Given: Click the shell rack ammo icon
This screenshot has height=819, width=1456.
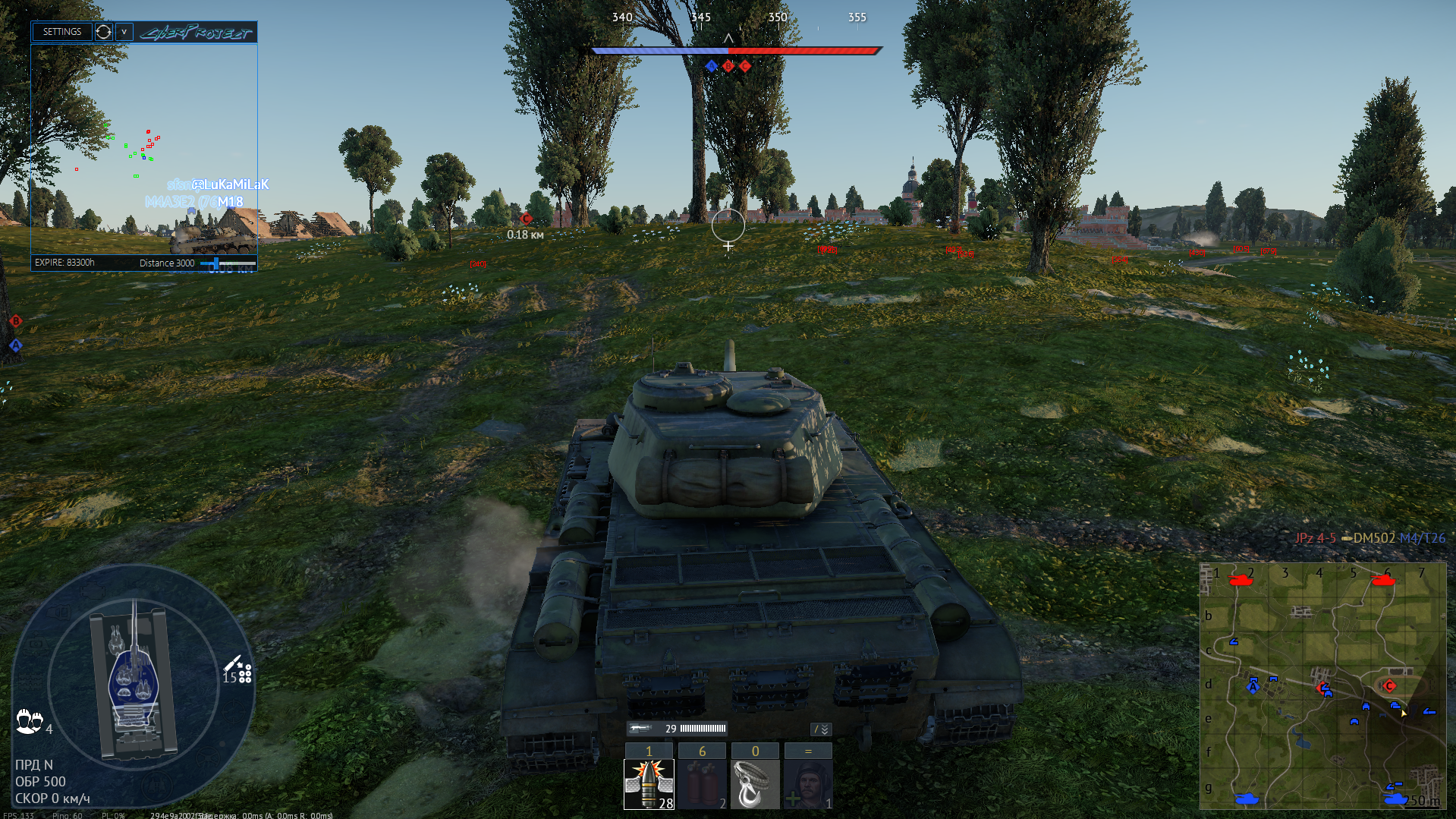Looking at the screenshot, I should (238, 671).
